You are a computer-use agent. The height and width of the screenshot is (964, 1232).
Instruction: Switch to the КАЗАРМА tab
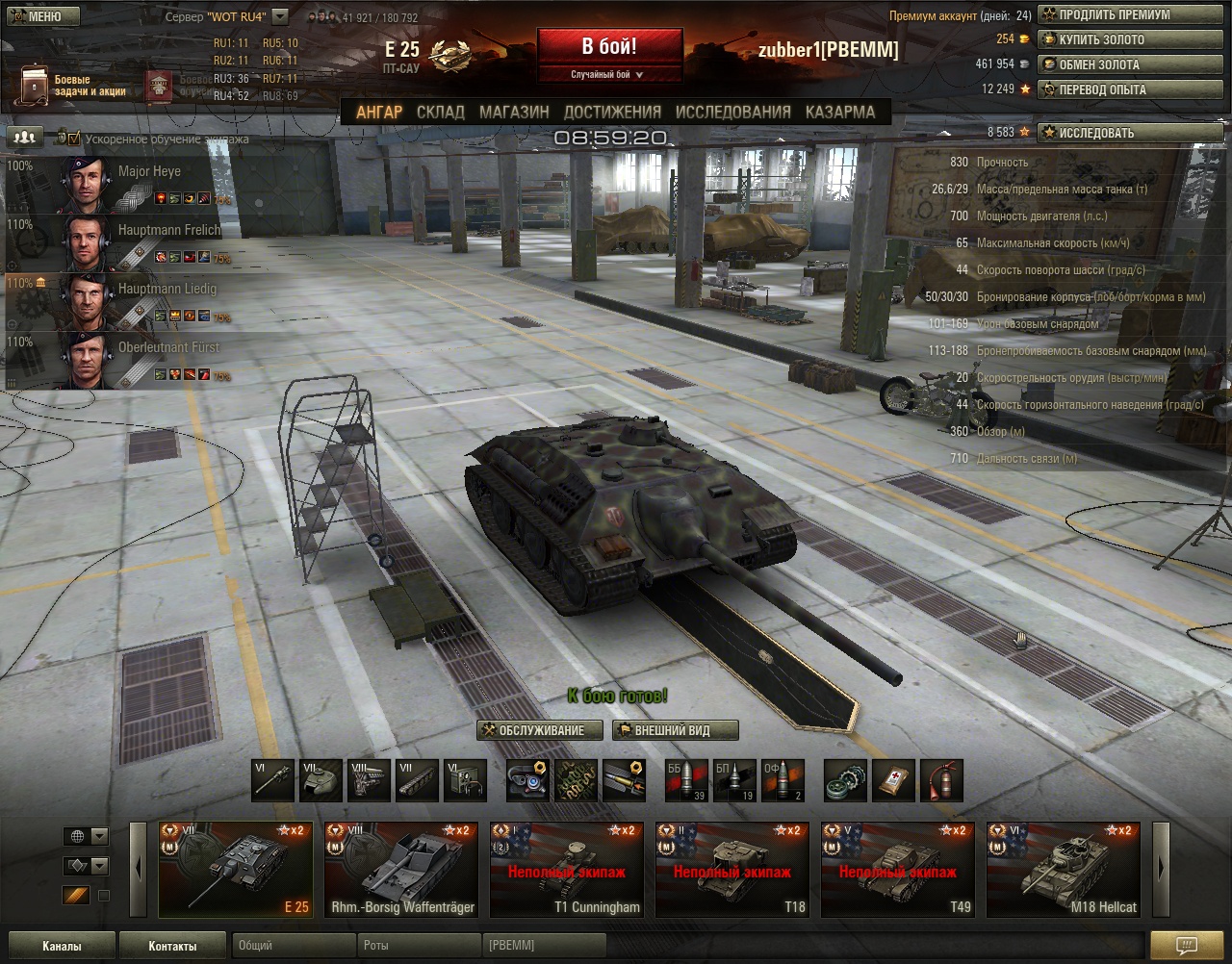839,112
